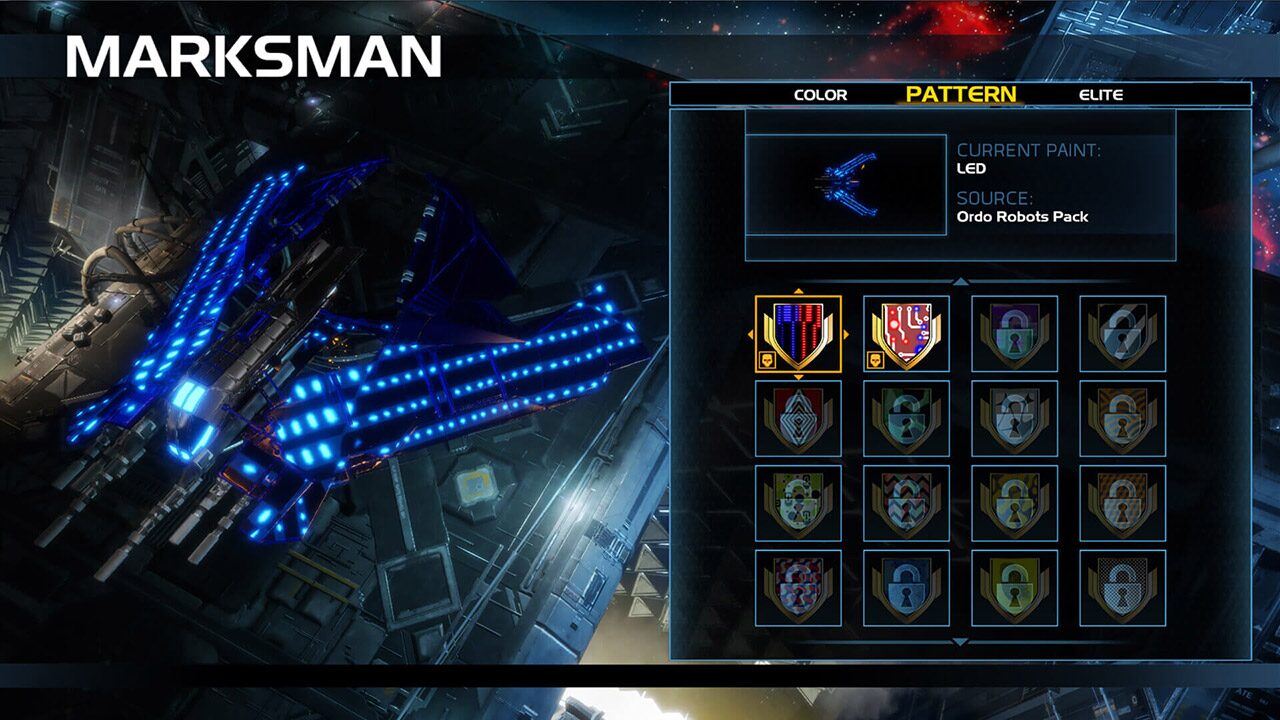Image resolution: width=1280 pixels, height=720 pixels.
Task: Click the locked orange striped pattern
Action: click(x=1123, y=420)
